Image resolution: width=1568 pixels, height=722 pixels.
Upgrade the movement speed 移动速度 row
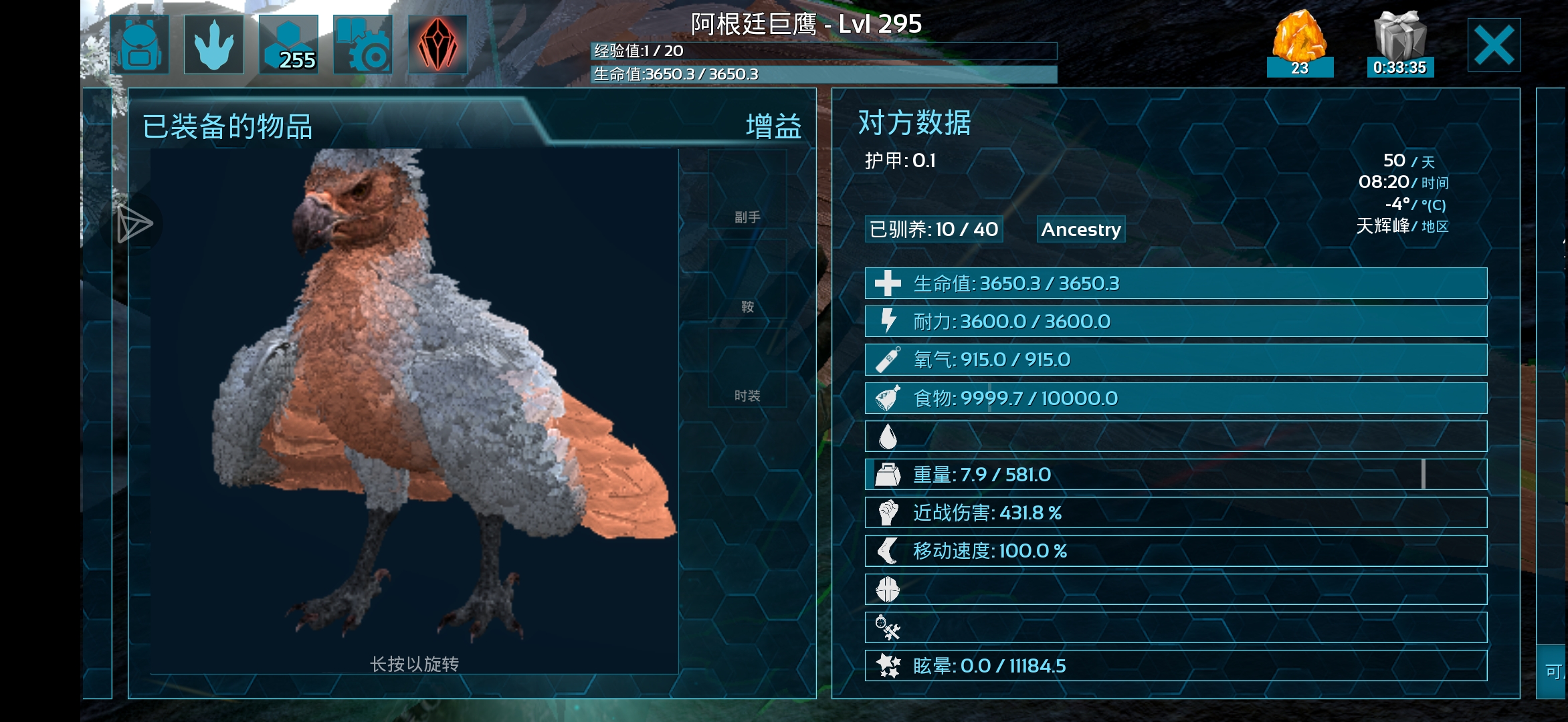click(x=1175, y=551)
